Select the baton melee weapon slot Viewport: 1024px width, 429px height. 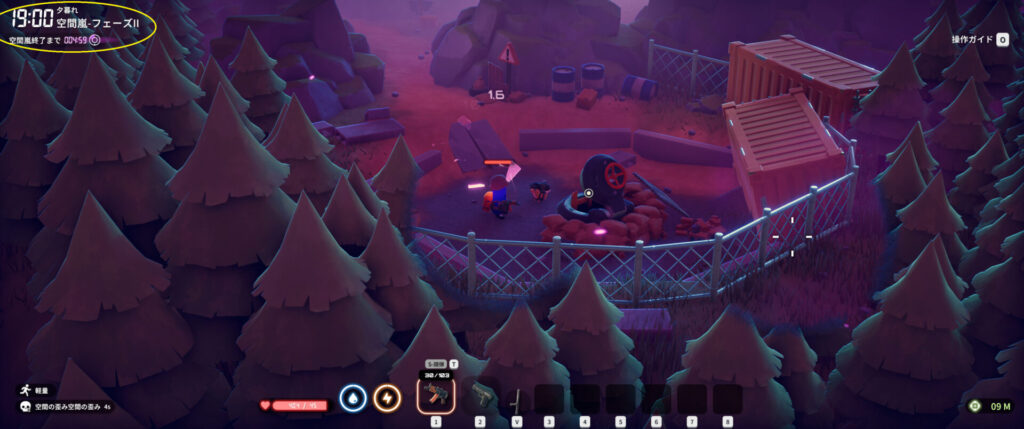tap(516, 398)
